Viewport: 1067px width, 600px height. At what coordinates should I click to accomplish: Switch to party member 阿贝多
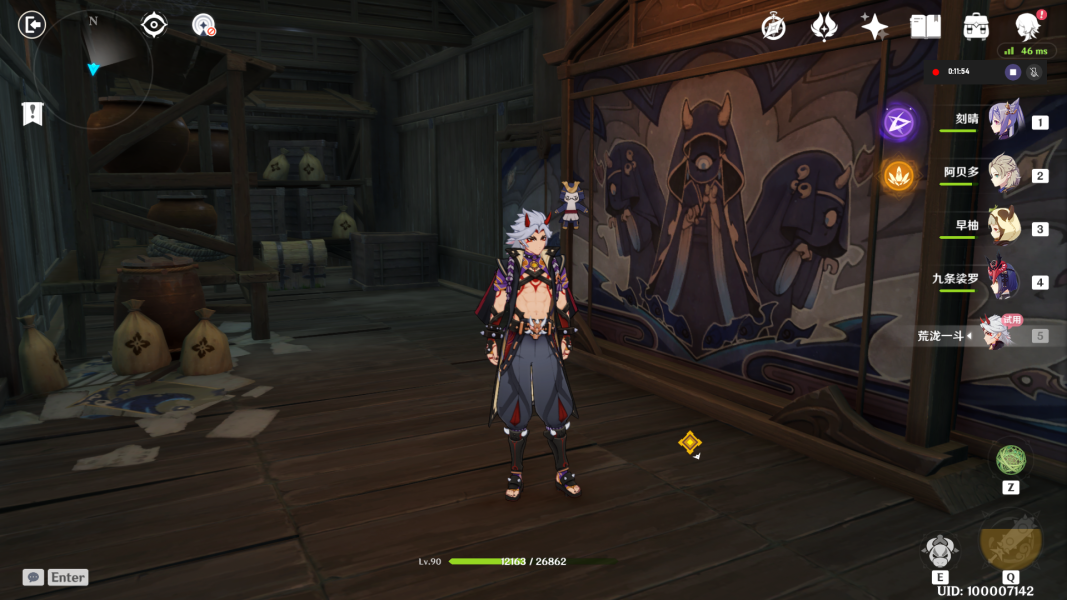click(1003, 174)
